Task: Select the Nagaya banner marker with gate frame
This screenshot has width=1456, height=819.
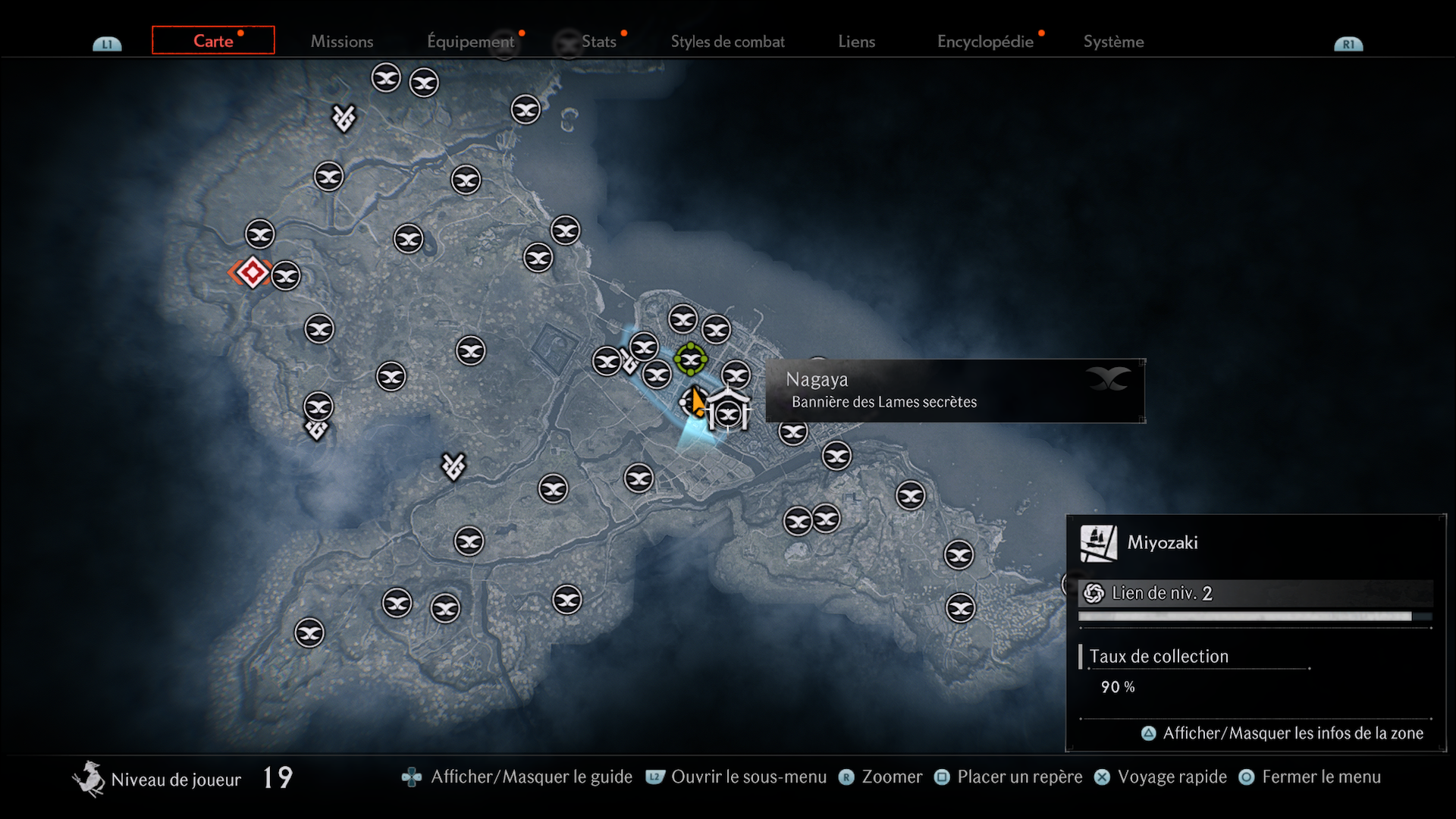Action: (728, 413)
